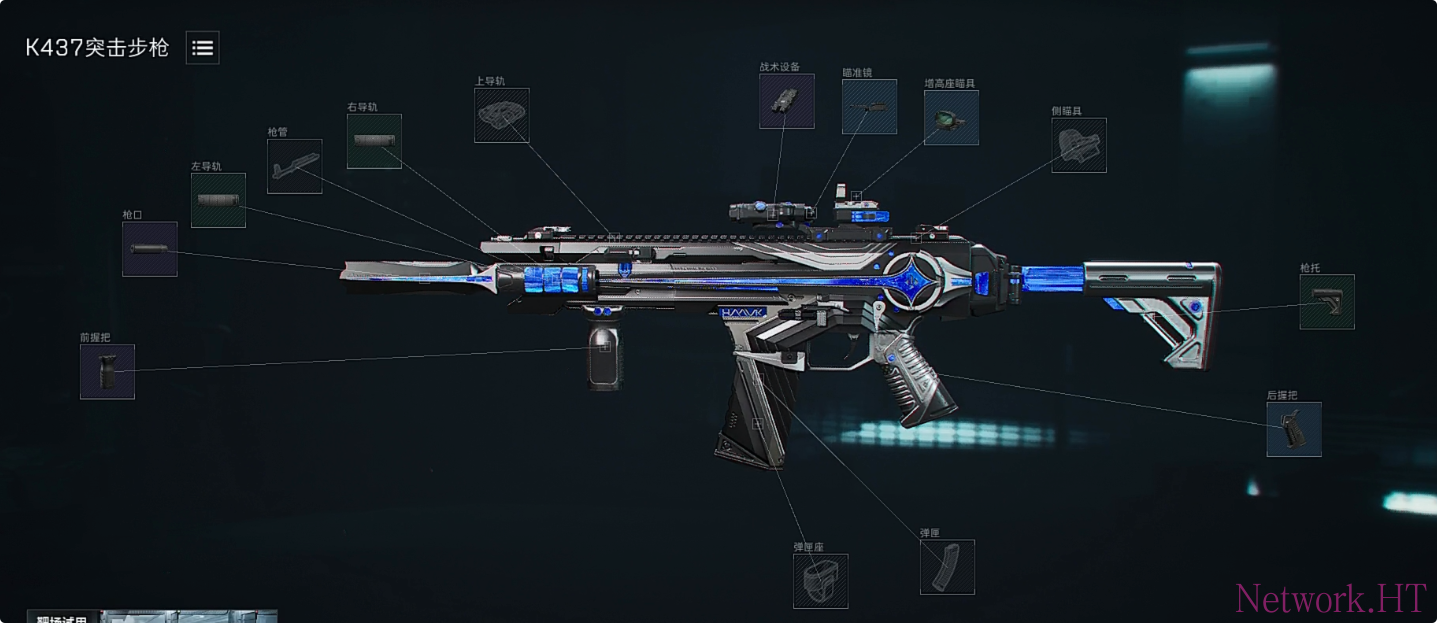1437x623 pixels.
Task: Choose the 前握把 foregrip slot
Action: [107, 372]
